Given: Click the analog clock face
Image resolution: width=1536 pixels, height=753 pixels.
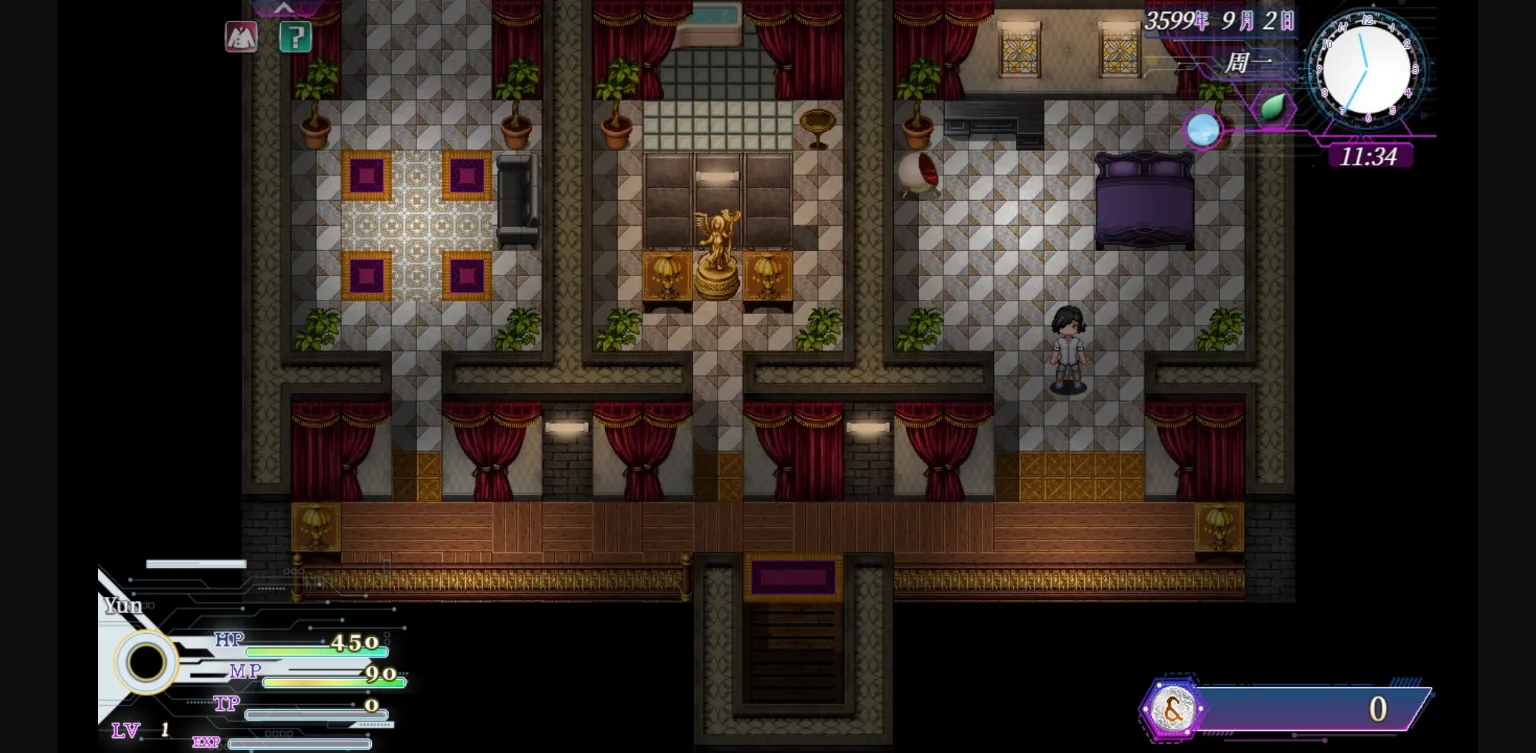Looking at the screenshot, I should [x=1365, y=70].
